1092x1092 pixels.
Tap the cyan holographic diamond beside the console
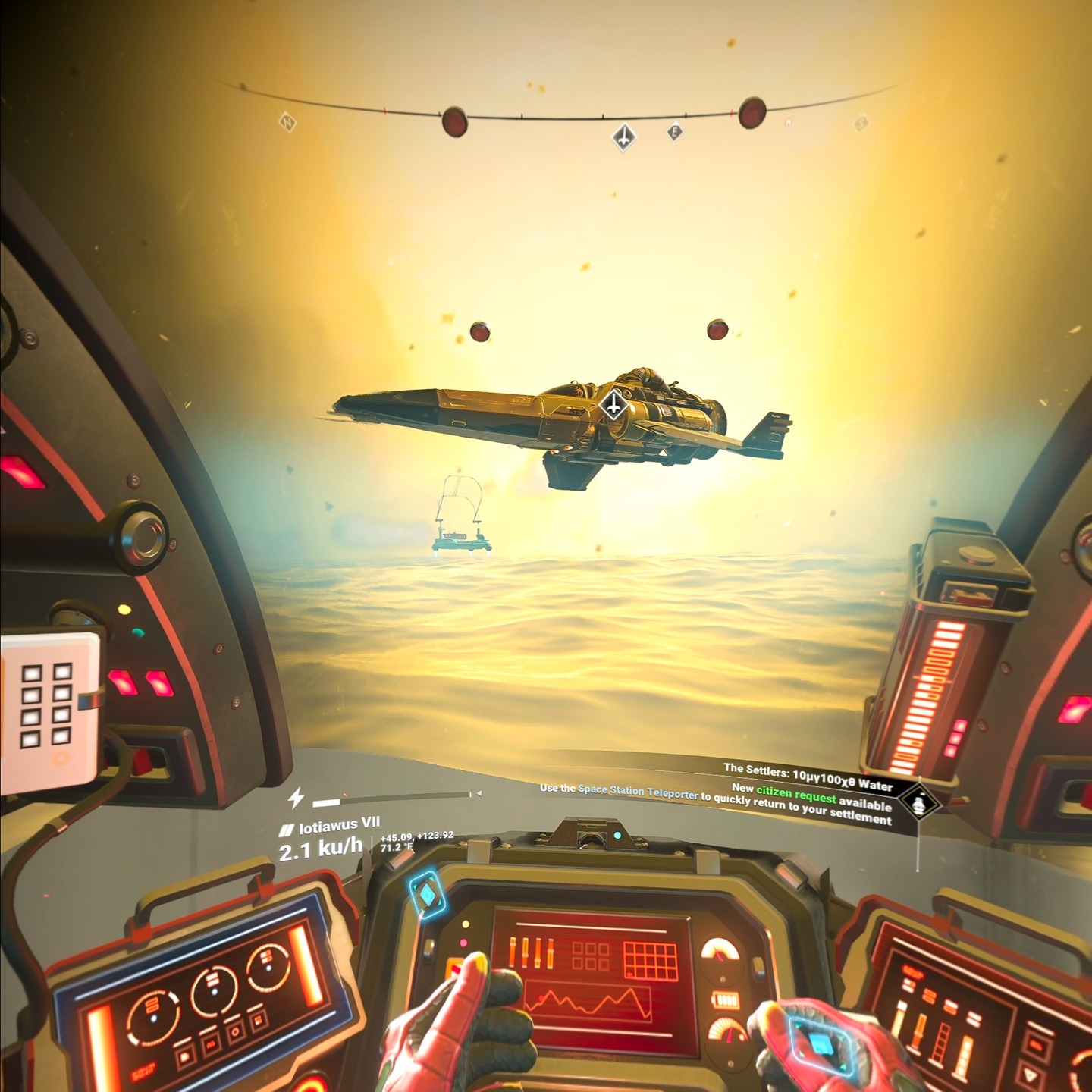tap(428, 895)
